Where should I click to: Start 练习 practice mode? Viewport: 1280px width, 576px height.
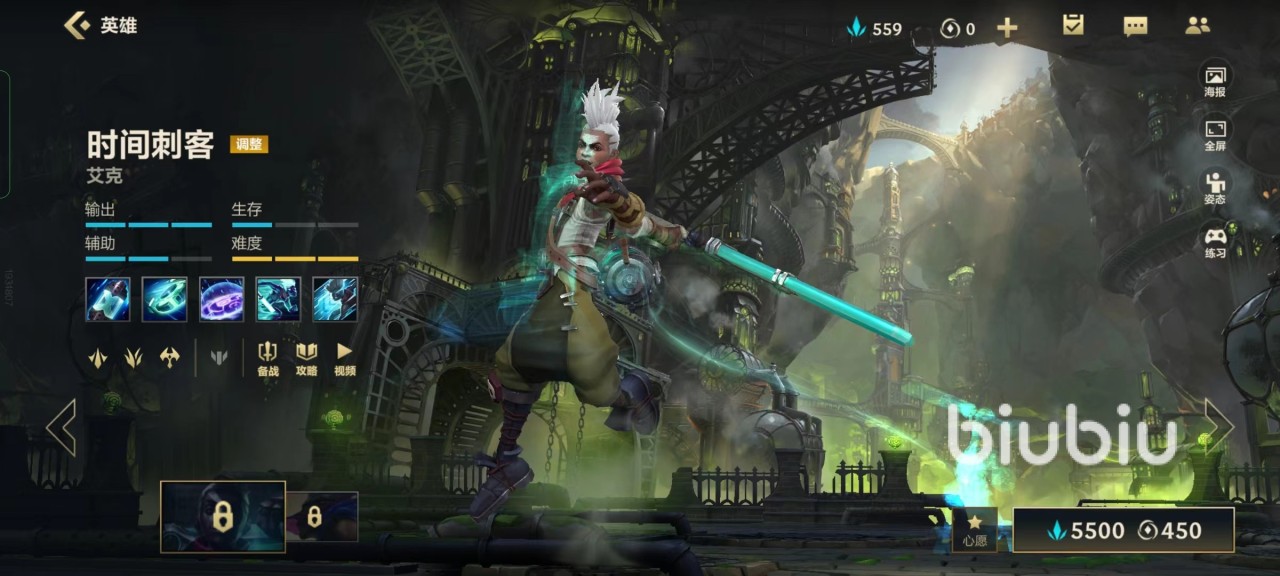(x=1215, y=242)
